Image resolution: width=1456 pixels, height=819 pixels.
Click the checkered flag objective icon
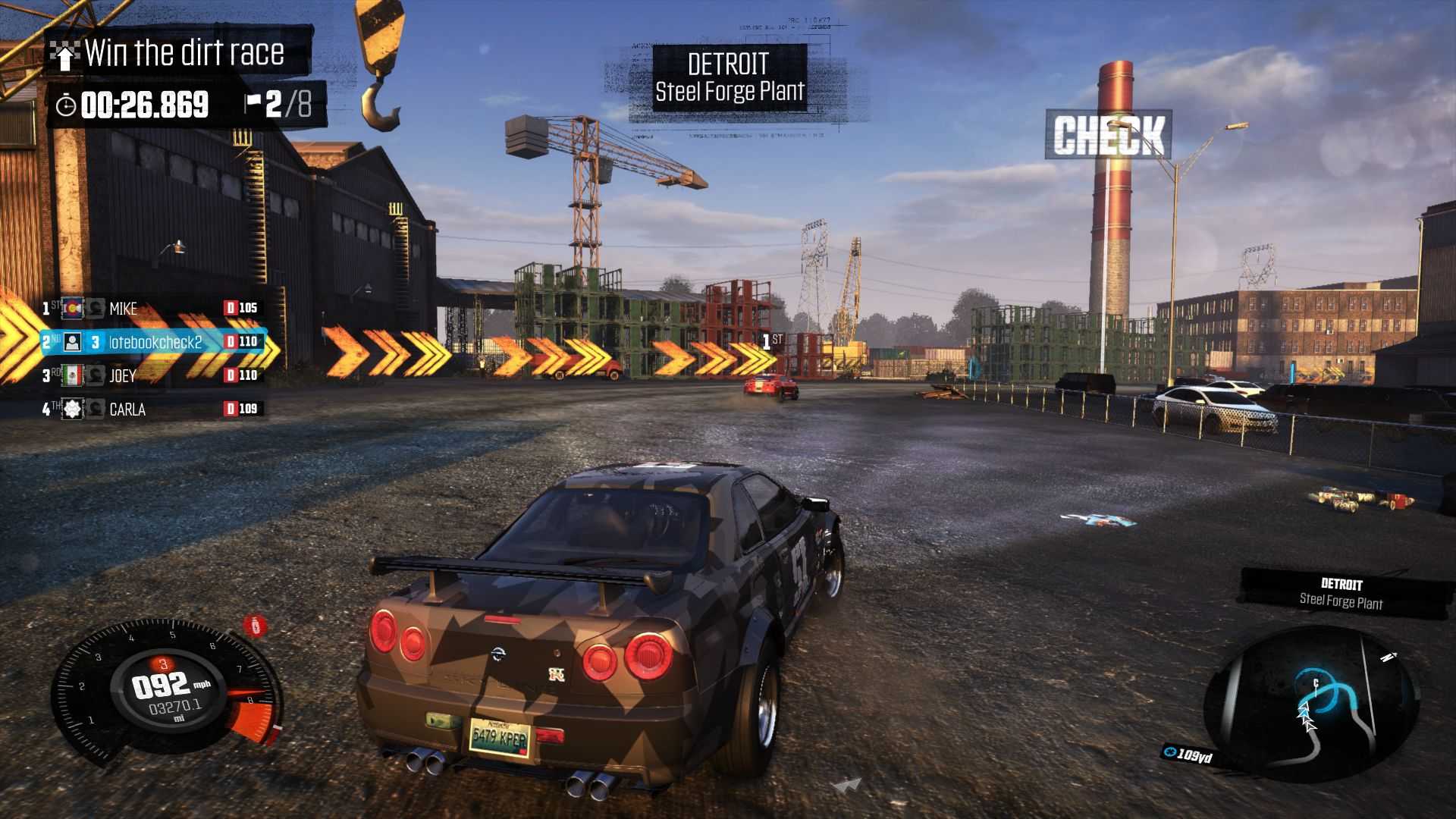click(67, 54)
